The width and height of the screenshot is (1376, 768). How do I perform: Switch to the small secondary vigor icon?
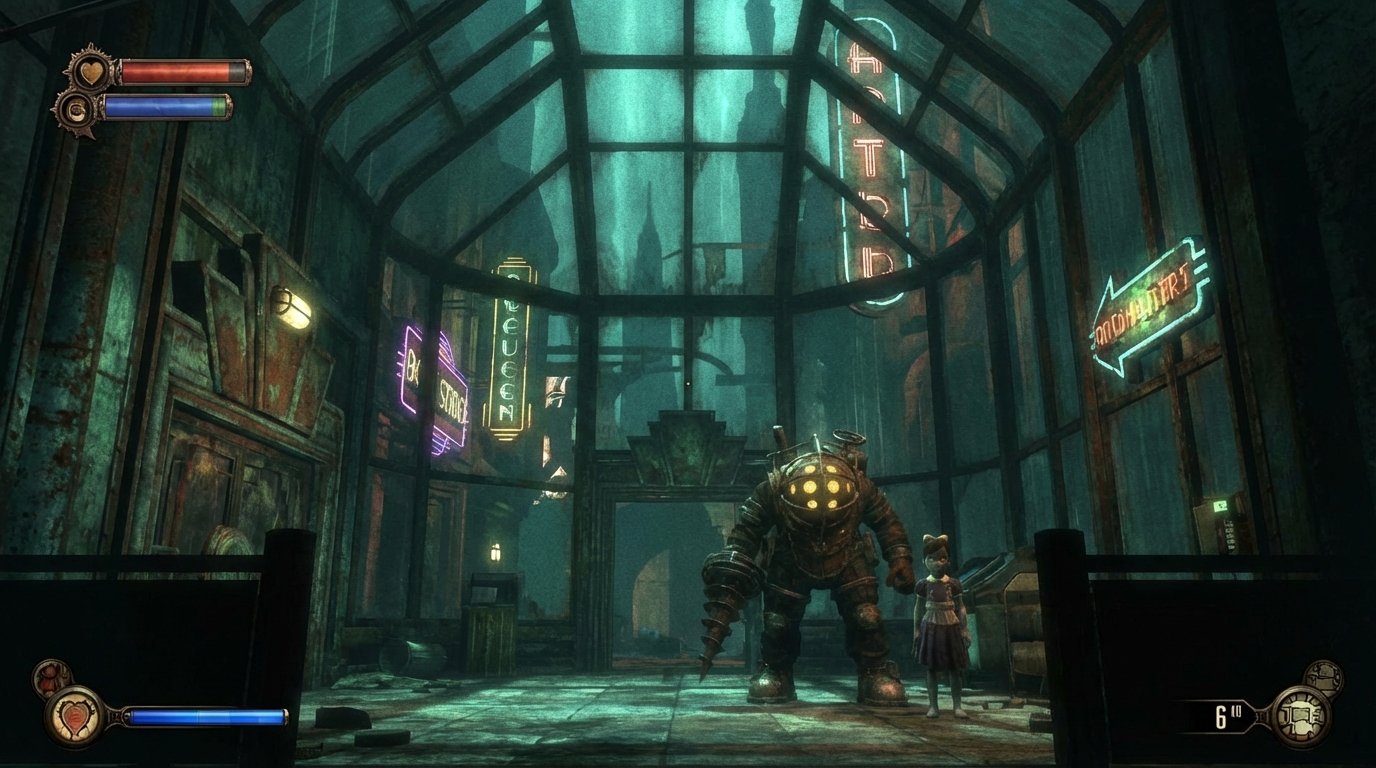pyautogui.click(x=50, y=678)
